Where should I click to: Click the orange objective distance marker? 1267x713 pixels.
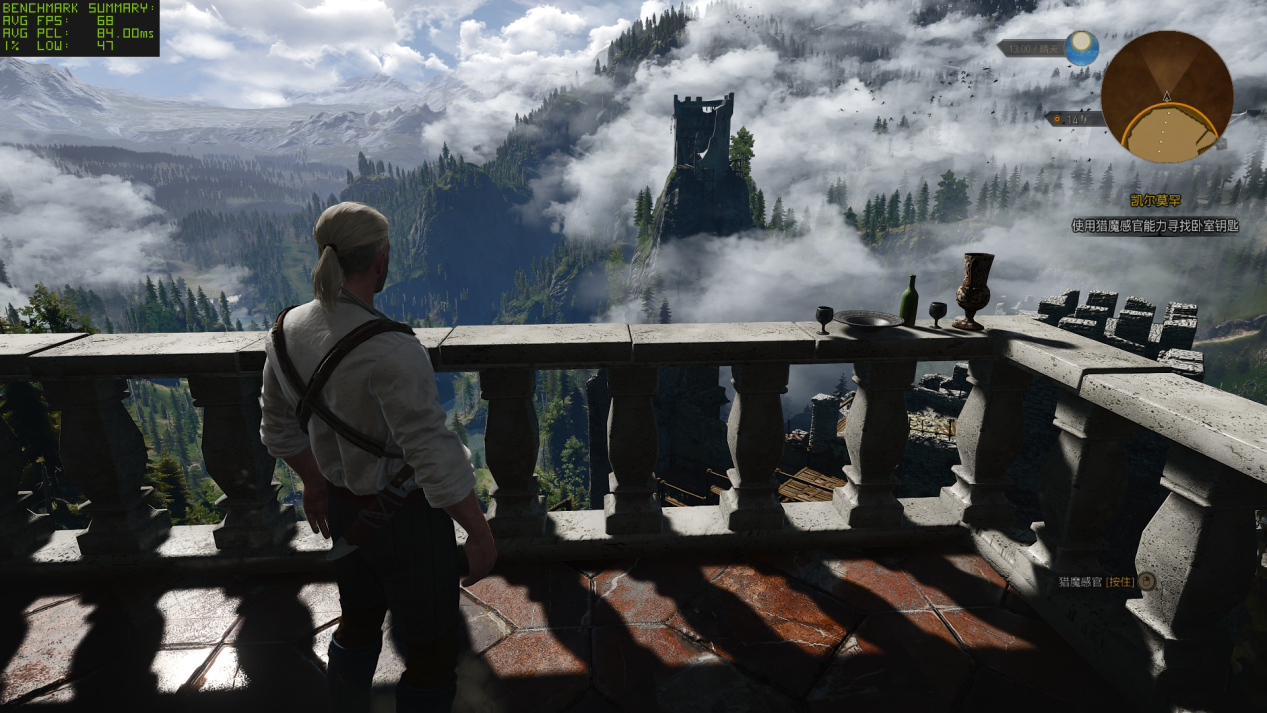(1059, 119)
